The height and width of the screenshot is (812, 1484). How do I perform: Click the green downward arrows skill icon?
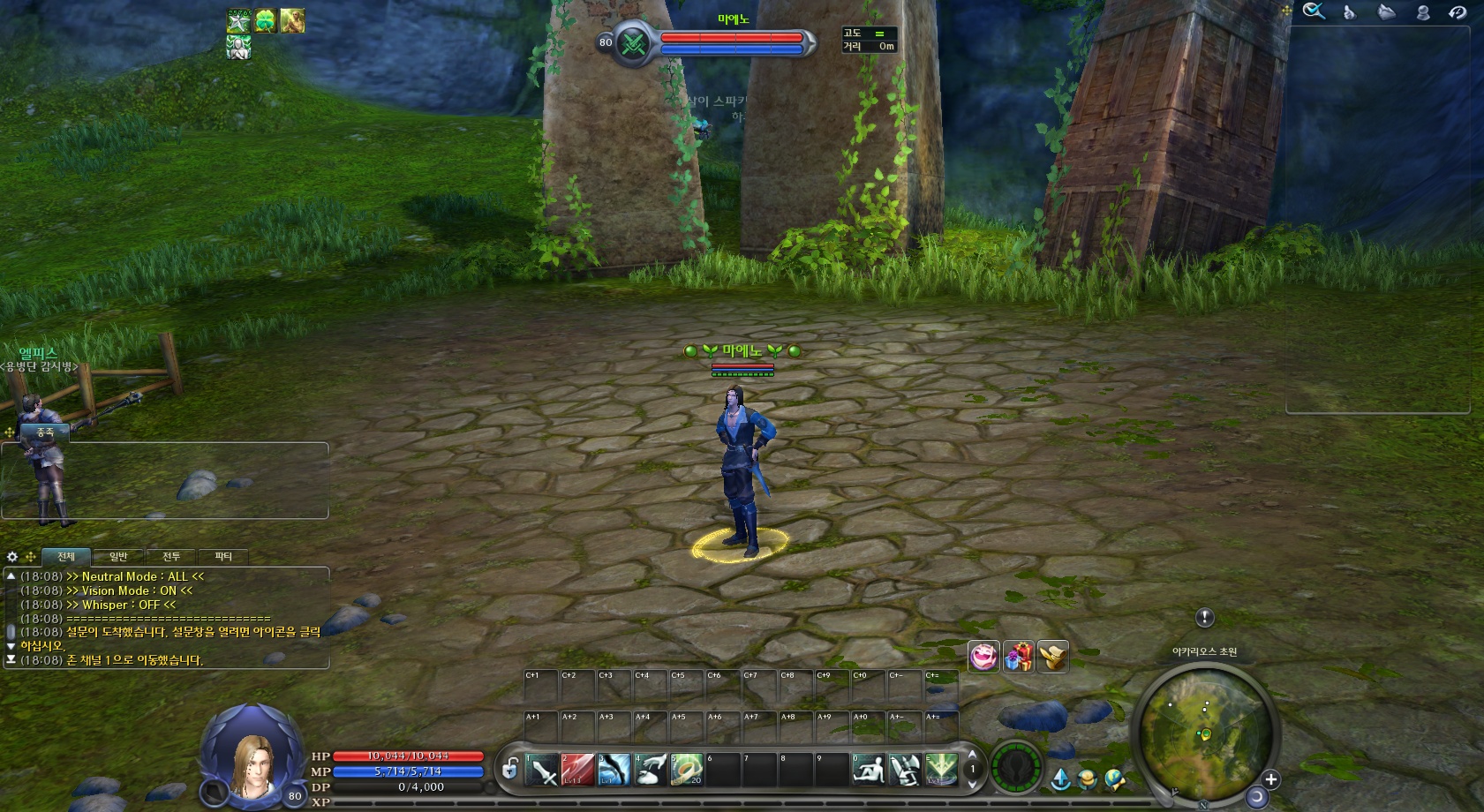point(941,770)
